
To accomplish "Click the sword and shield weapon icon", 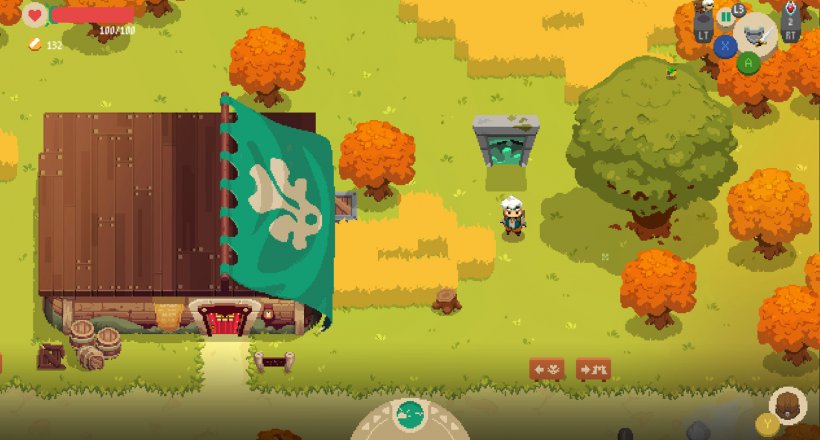I will (x=755, y=34).
